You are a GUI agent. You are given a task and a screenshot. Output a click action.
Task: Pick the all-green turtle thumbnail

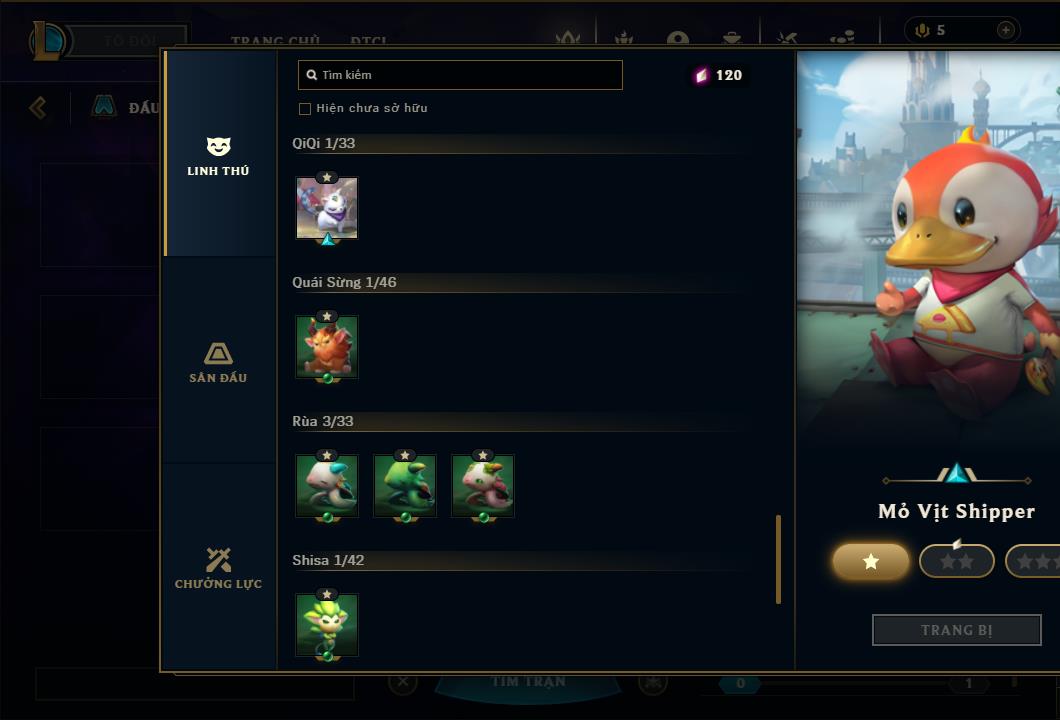pos(405,486)
